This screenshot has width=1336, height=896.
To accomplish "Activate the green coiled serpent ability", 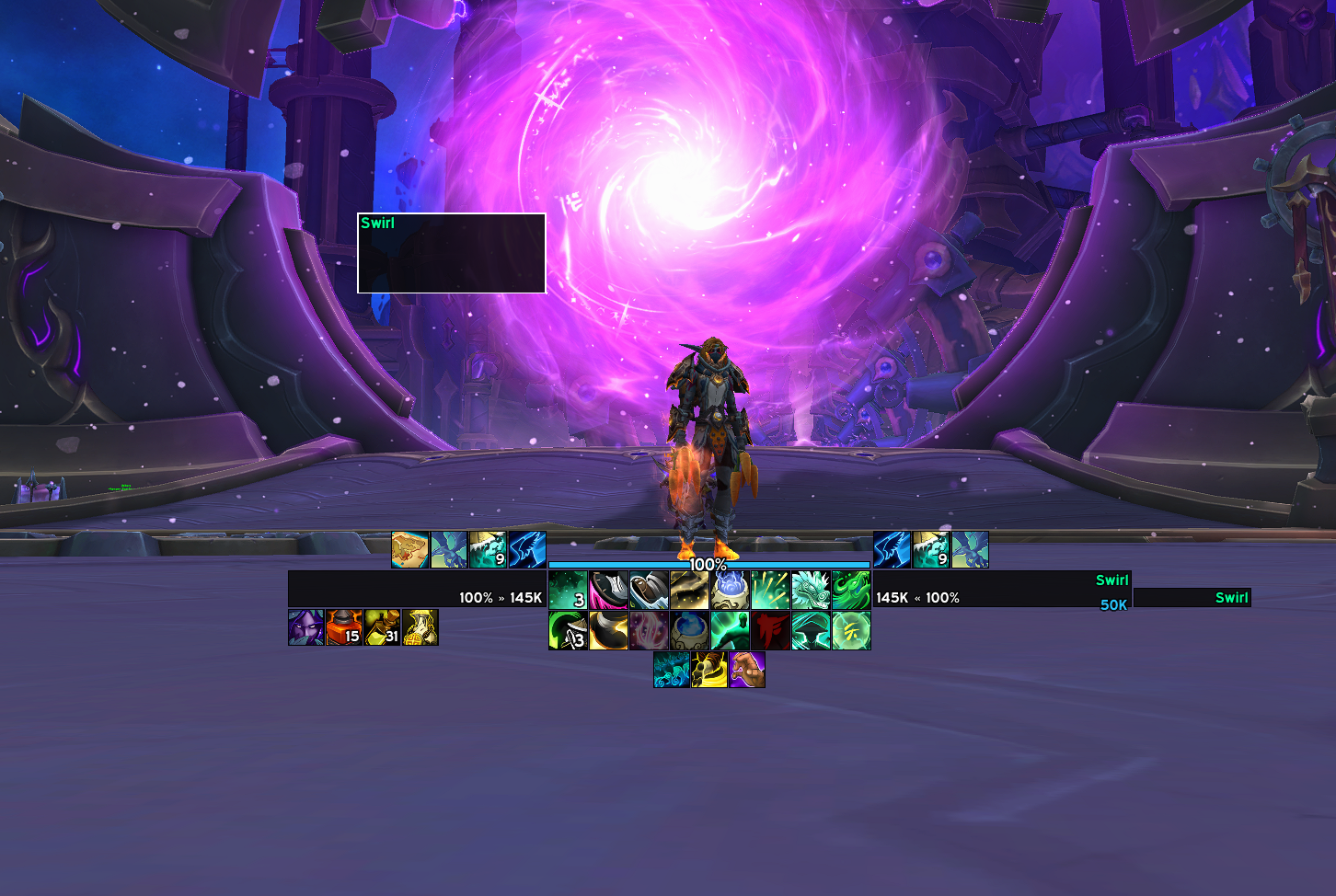I will [851, 591].
